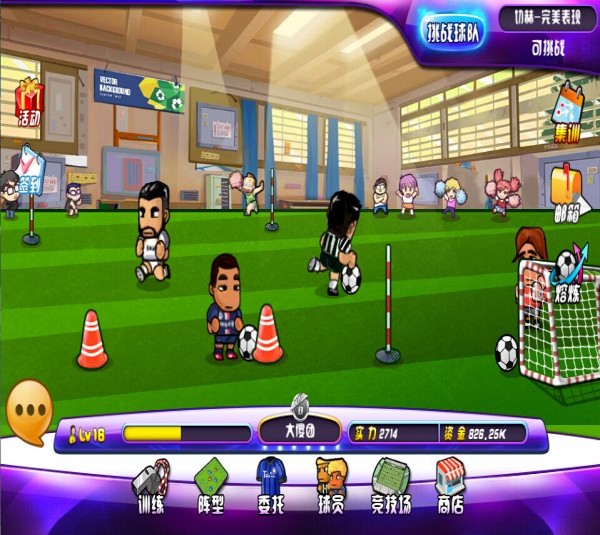Enter the 竞技场 arena
This screenshot has width=600, height=535.
coord(391,486)
